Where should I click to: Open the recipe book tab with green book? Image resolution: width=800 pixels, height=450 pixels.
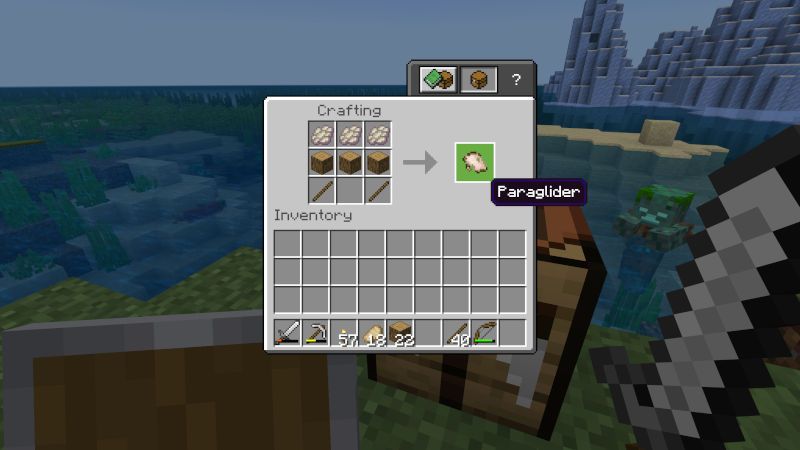(x=438, y=80)
